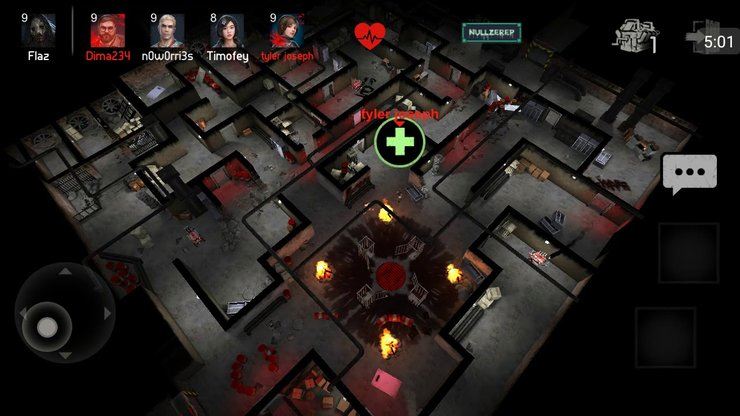This screenshot has height=416, width=740.
Task: Click the NULLZEREP badge
Action: pos(491,32)
